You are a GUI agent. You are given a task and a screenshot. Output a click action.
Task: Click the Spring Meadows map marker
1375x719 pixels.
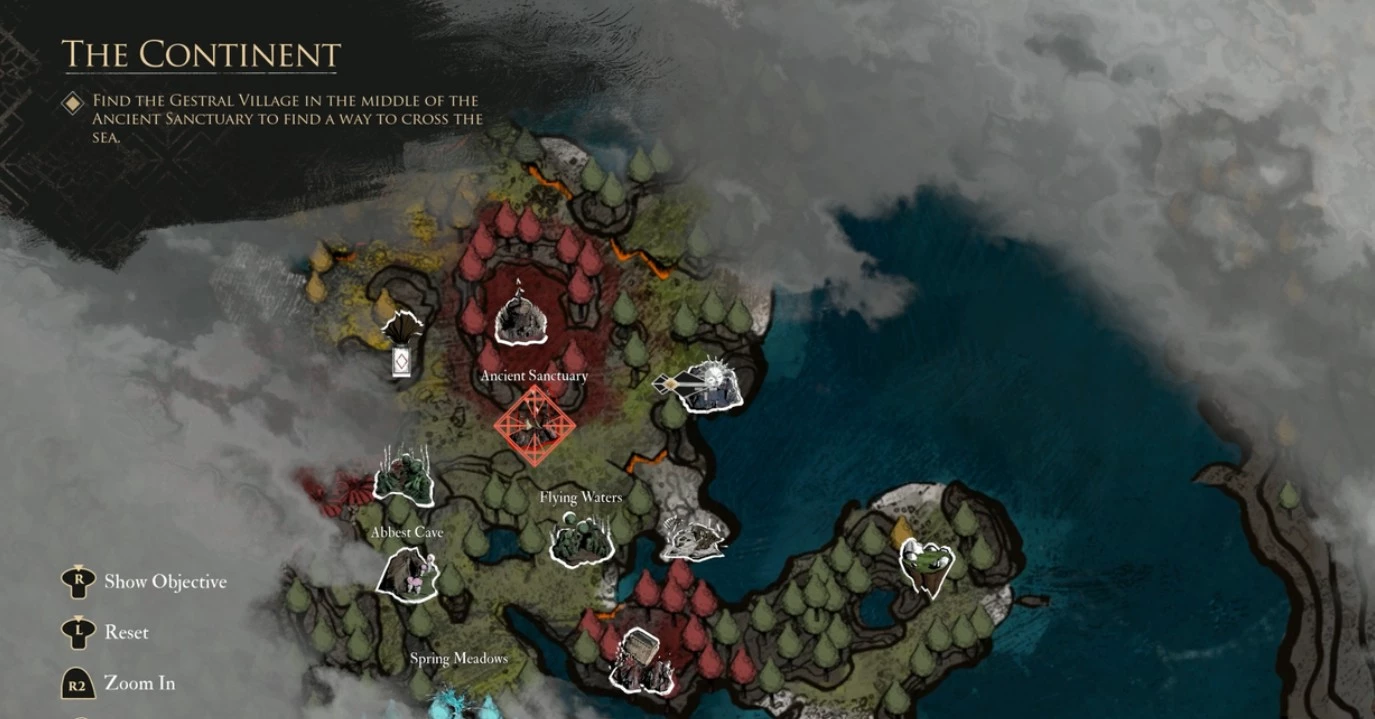pos(459,702)
